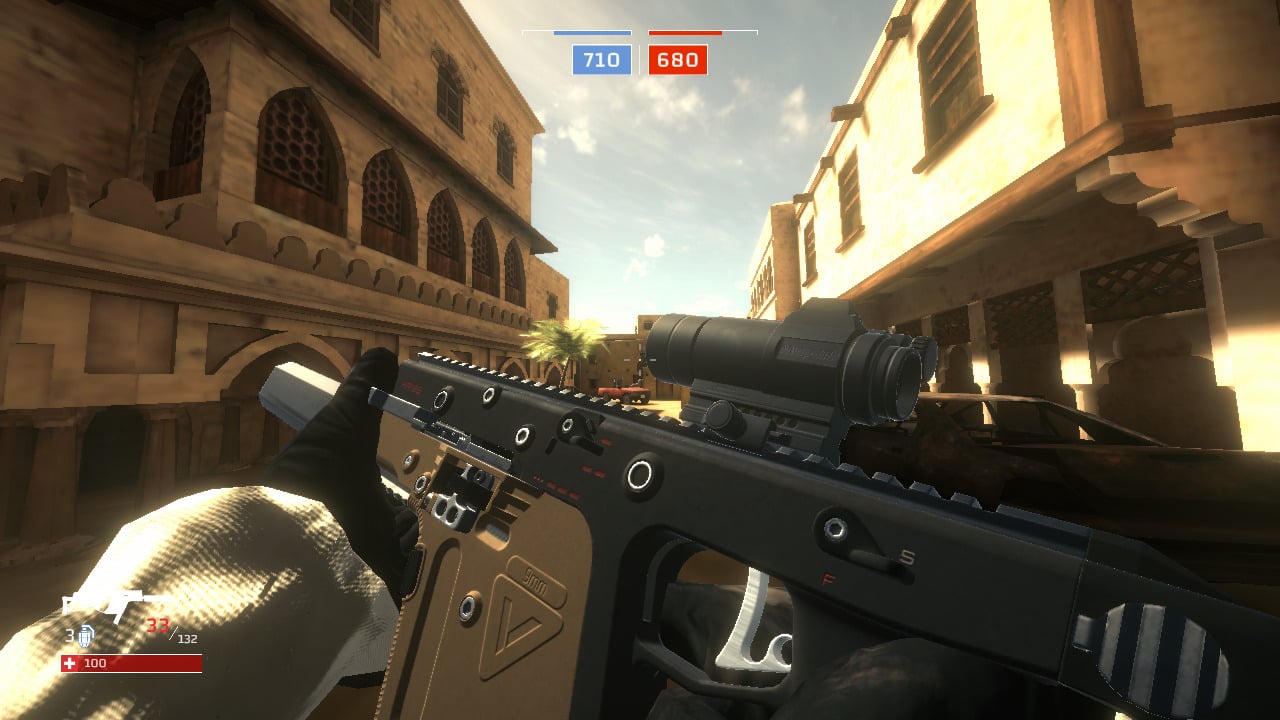The width and height of the screenshot is (1280, 720).
Task: Click the grenade count number 3
Action: [x=70, y=635]
